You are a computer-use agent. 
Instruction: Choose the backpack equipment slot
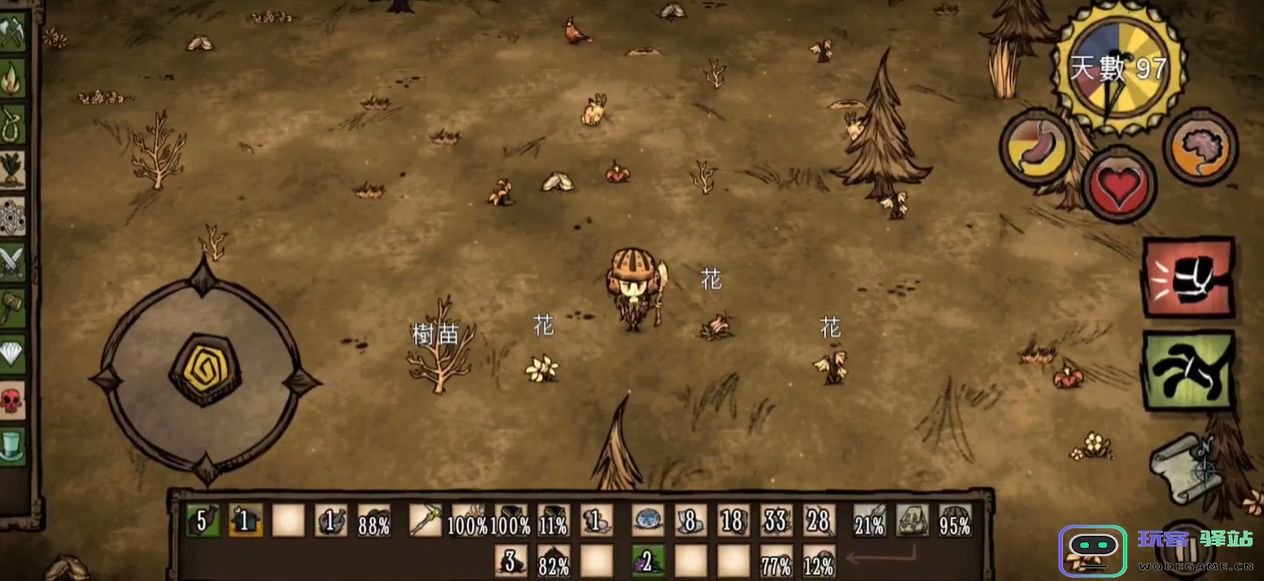912,520
